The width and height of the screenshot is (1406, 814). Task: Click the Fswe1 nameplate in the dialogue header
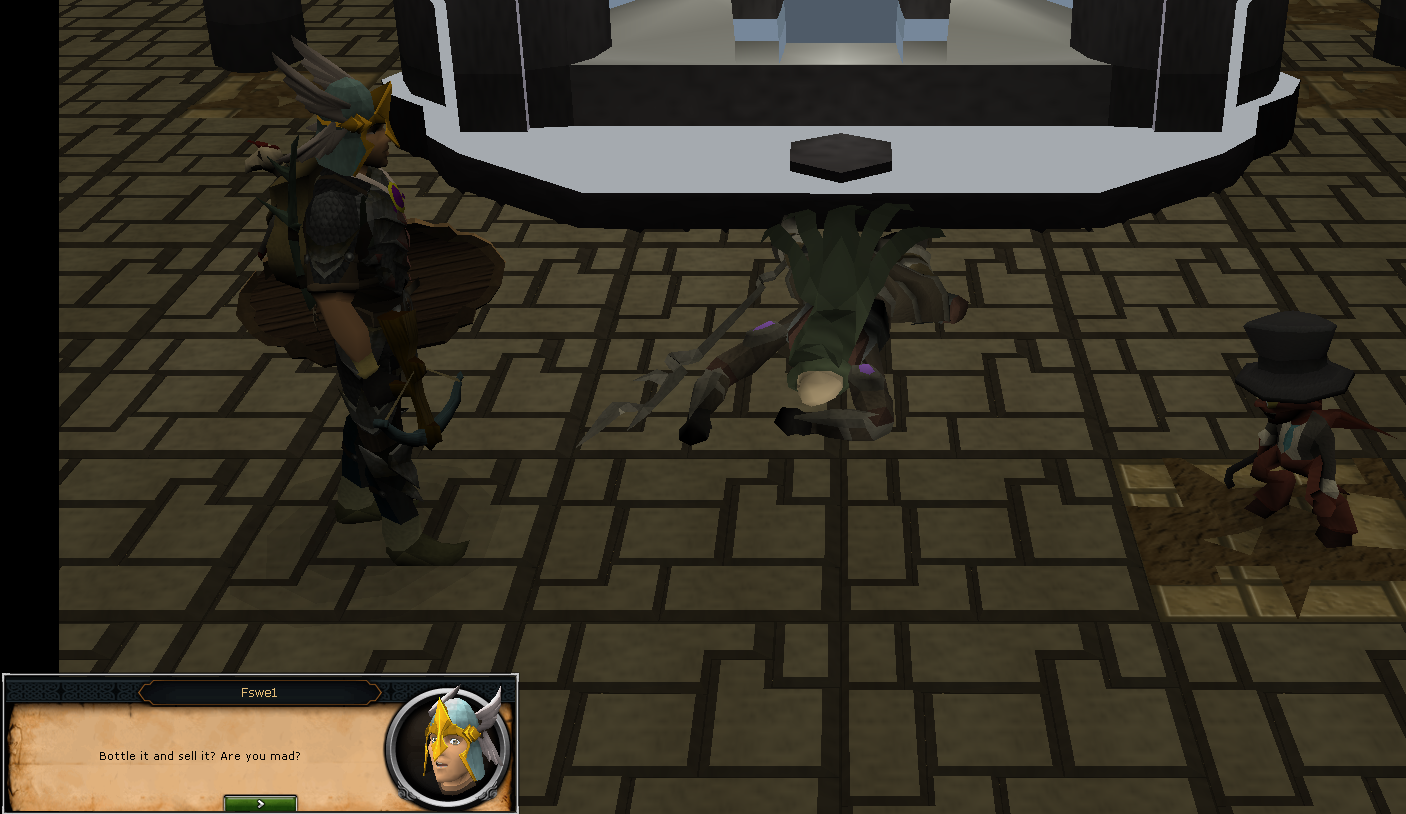click(260, 691)
